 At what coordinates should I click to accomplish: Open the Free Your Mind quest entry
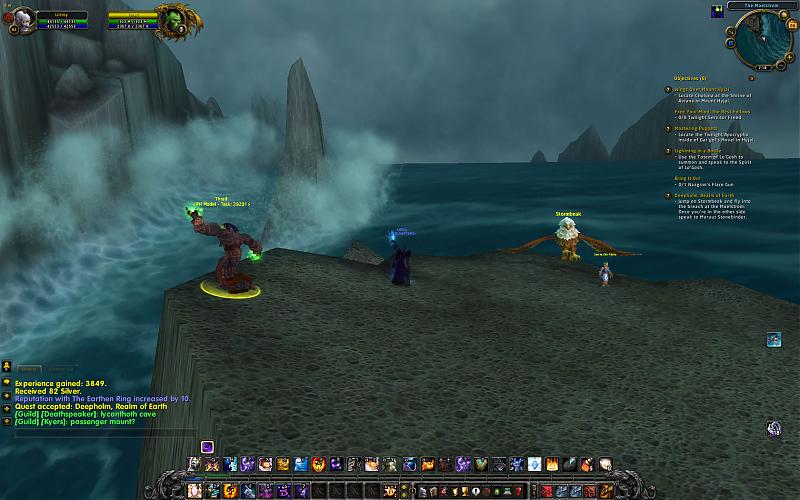[711, 112]
